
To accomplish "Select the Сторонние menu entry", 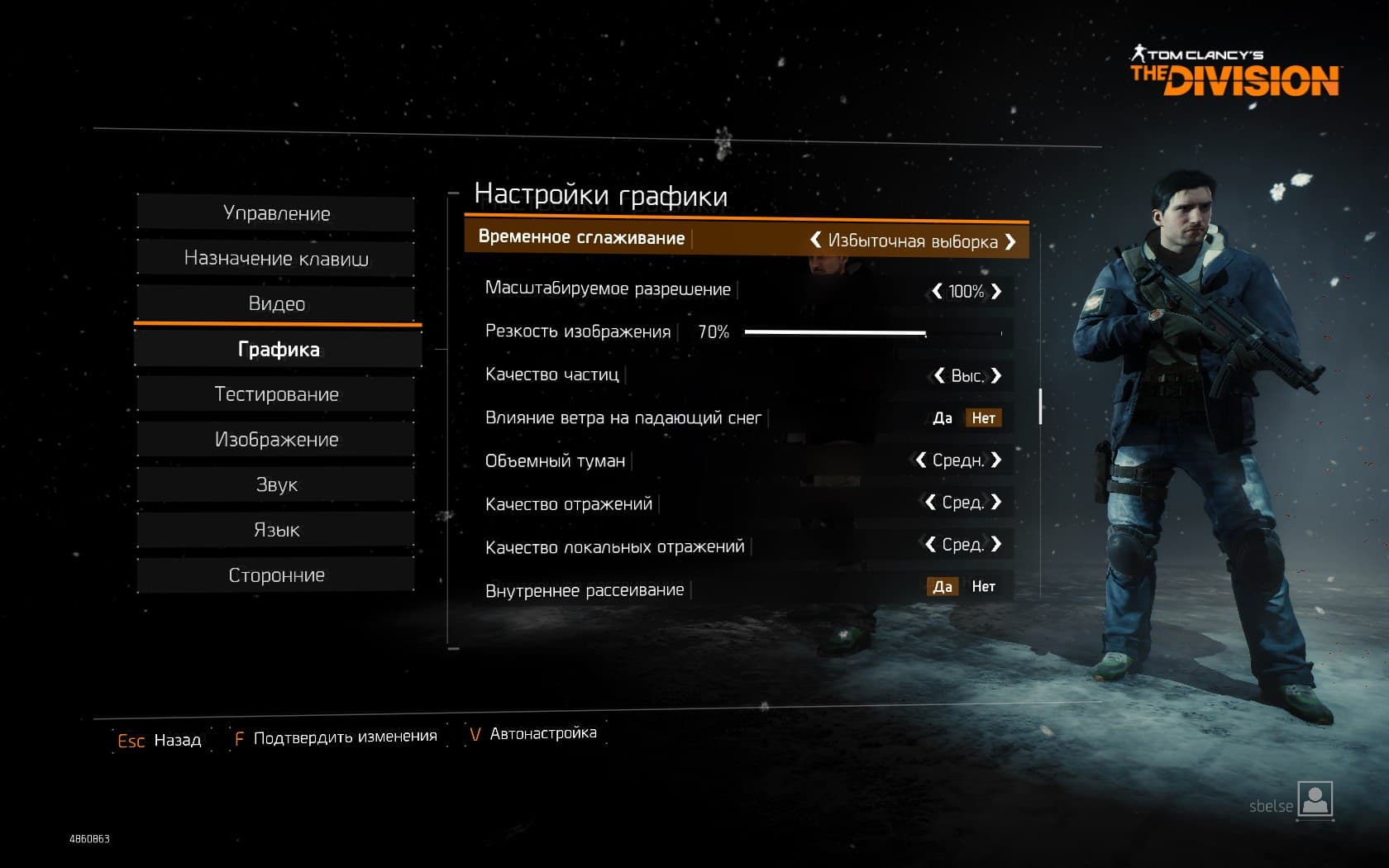I will click(276, 575).
